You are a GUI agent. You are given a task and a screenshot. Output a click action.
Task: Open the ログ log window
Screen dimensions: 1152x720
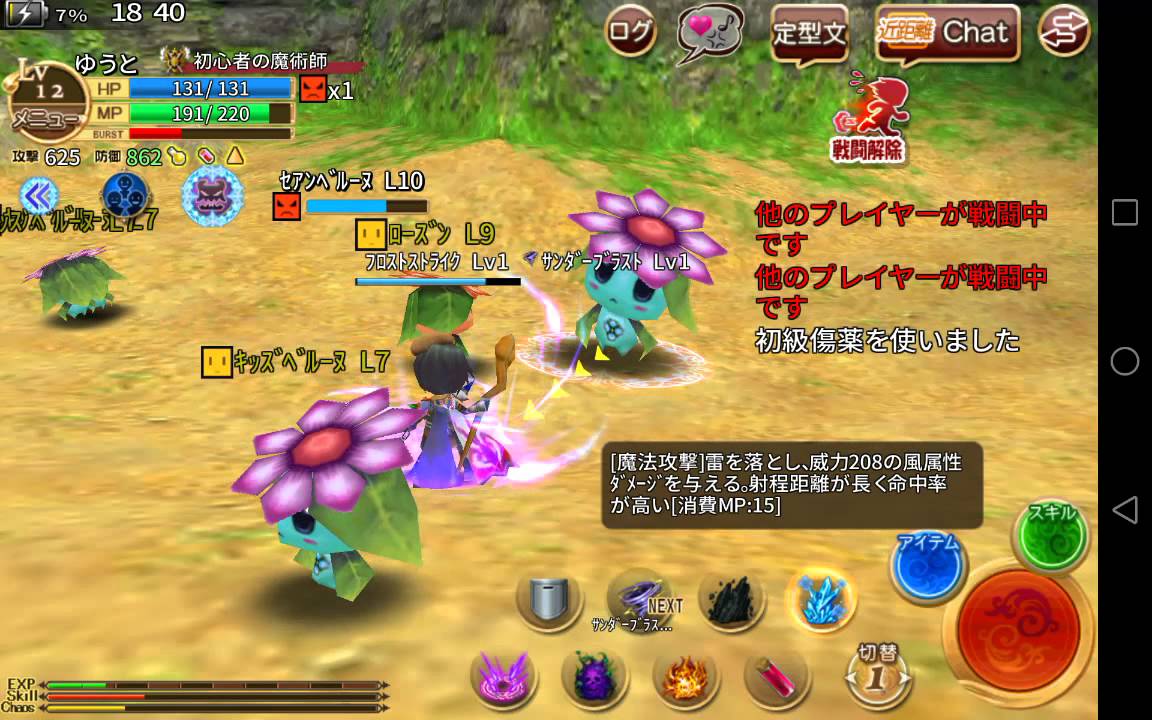tap(631, 33)
